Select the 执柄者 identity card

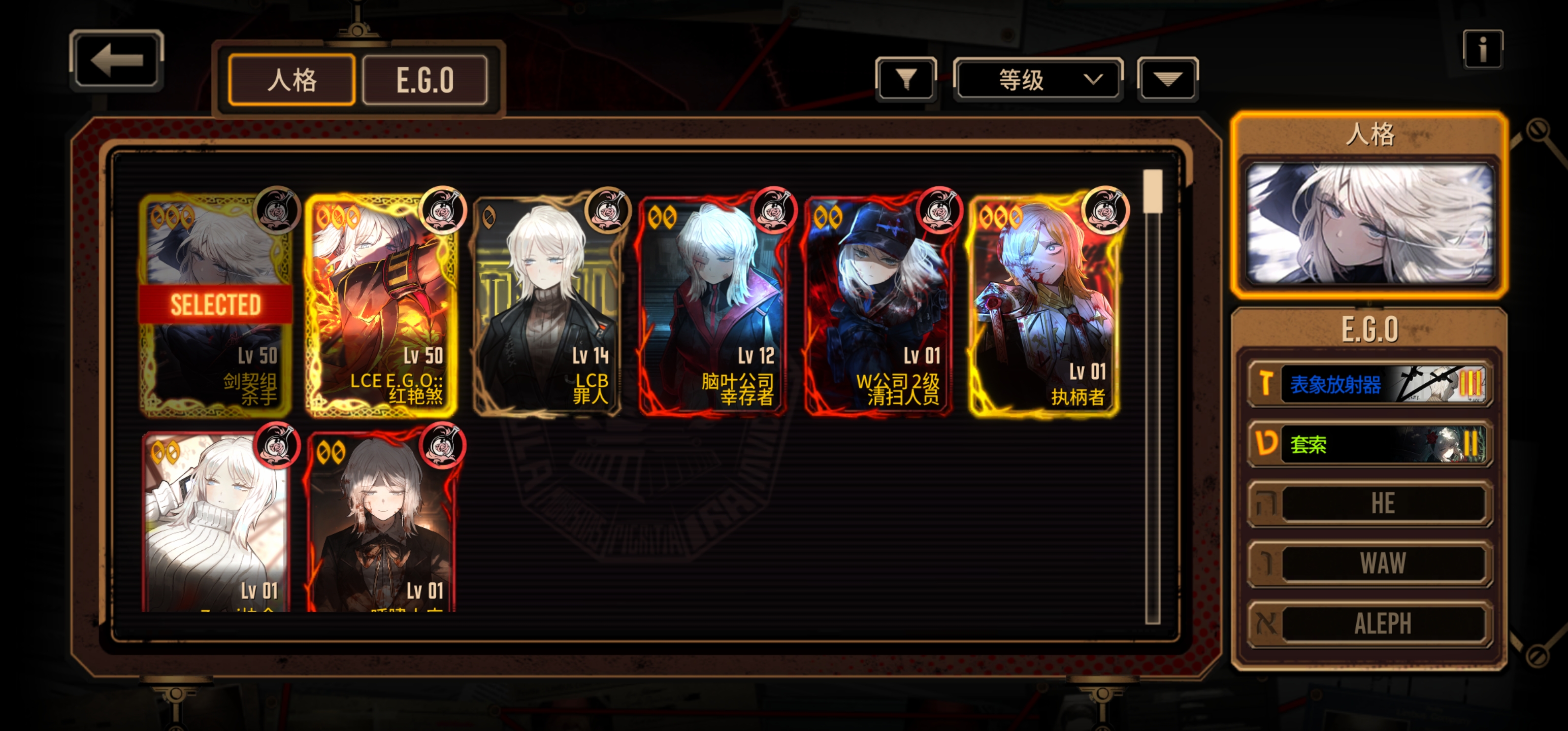[x=1043, y=305]
